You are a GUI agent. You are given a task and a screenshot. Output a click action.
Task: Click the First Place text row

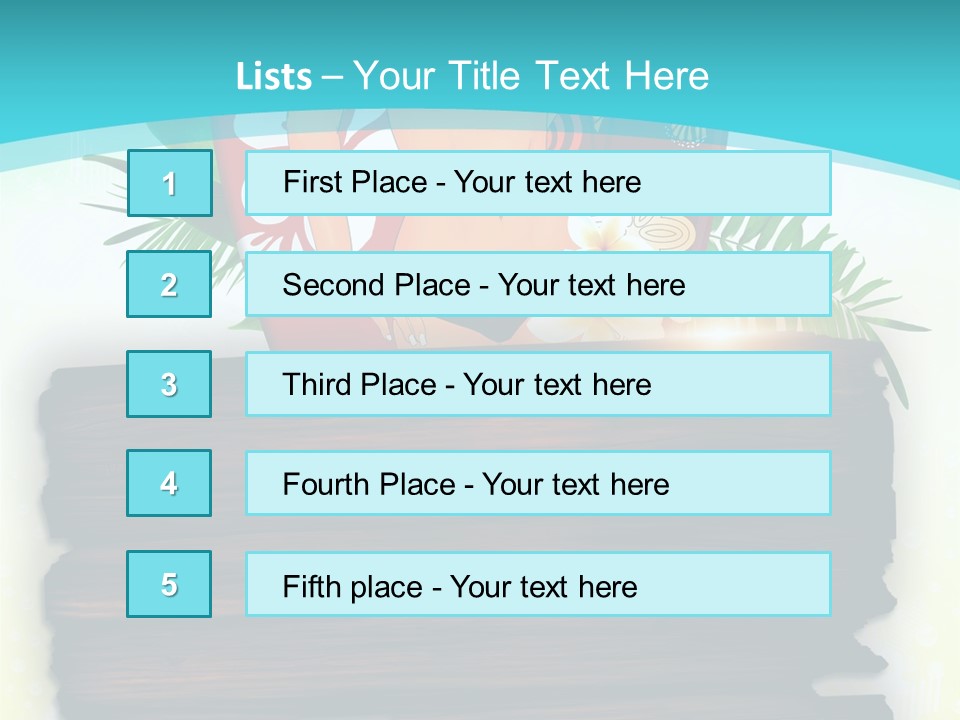[538, 183]
